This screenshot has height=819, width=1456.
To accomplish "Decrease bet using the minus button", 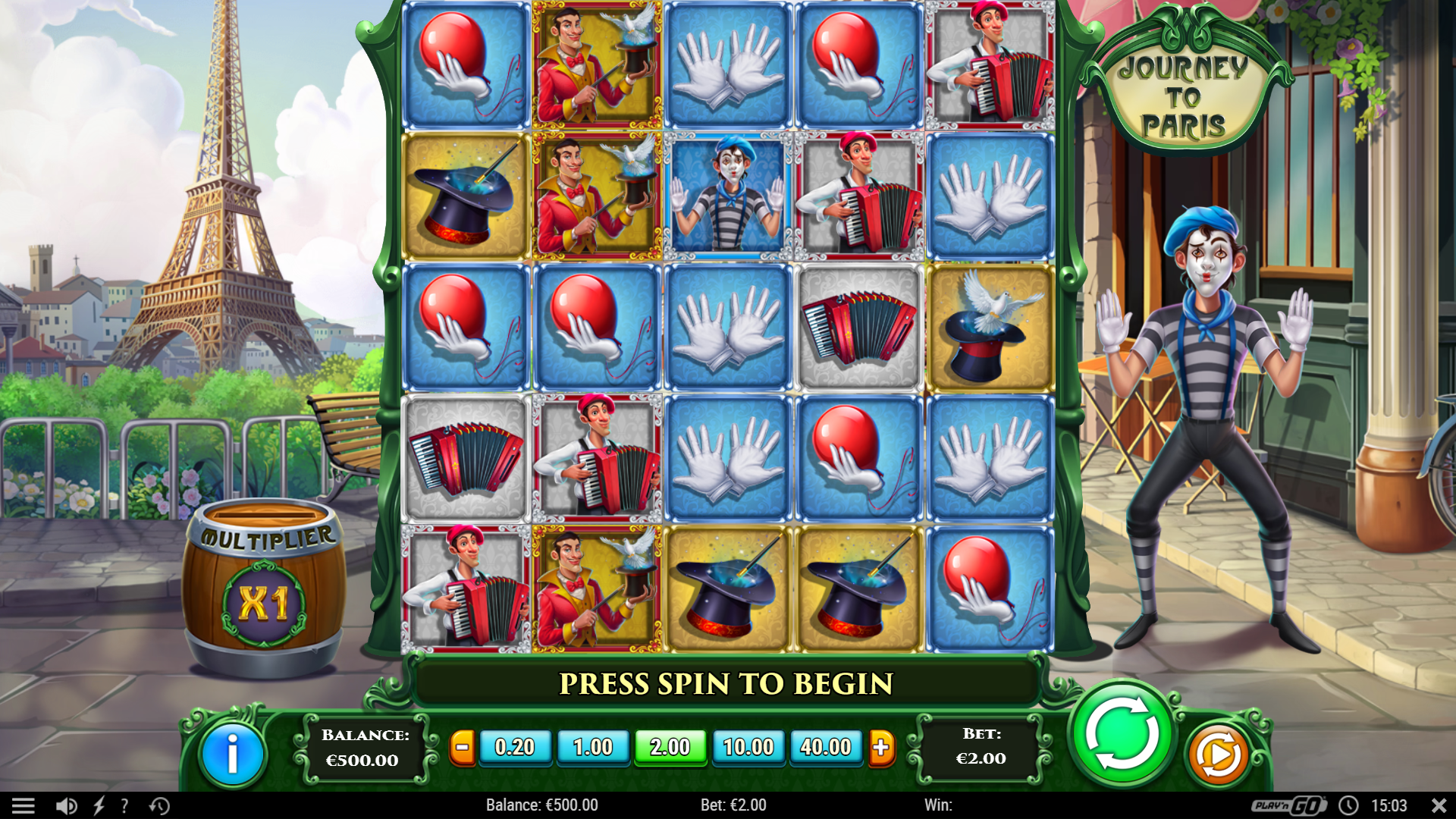I will point(463,747).
